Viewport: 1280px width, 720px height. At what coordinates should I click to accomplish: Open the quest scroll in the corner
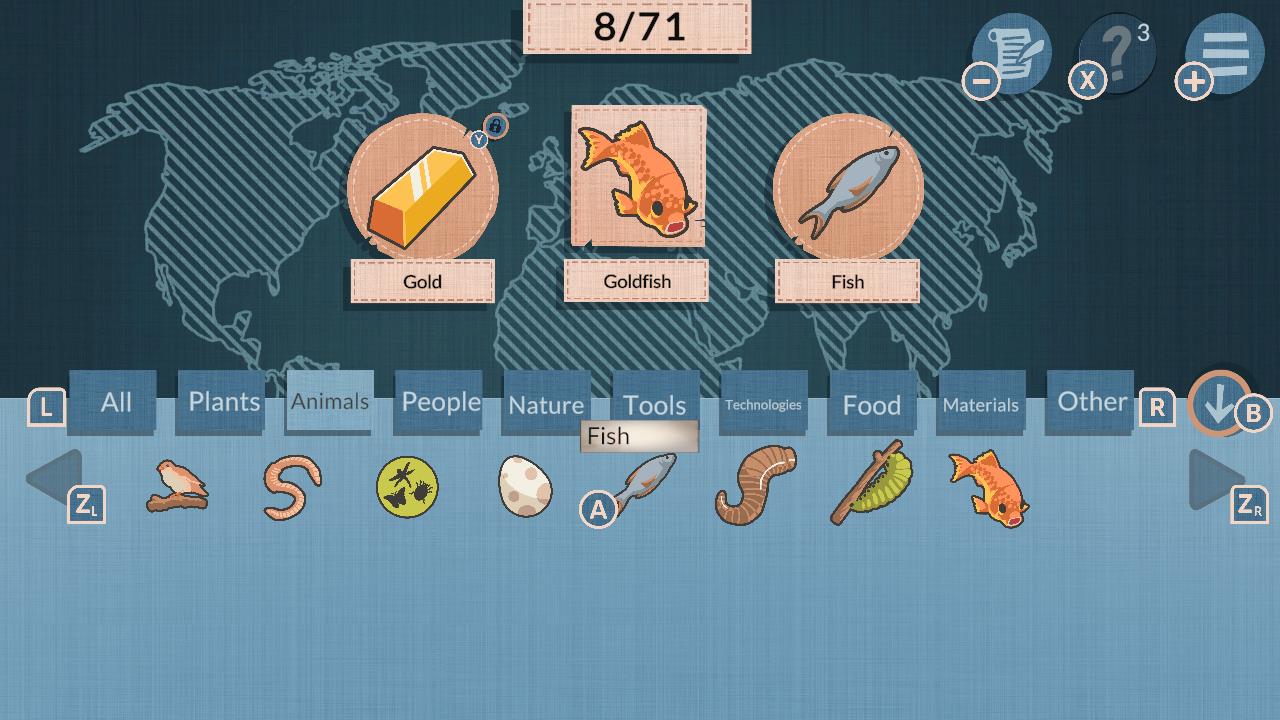pyautogui.click(x=1012, y=50)
